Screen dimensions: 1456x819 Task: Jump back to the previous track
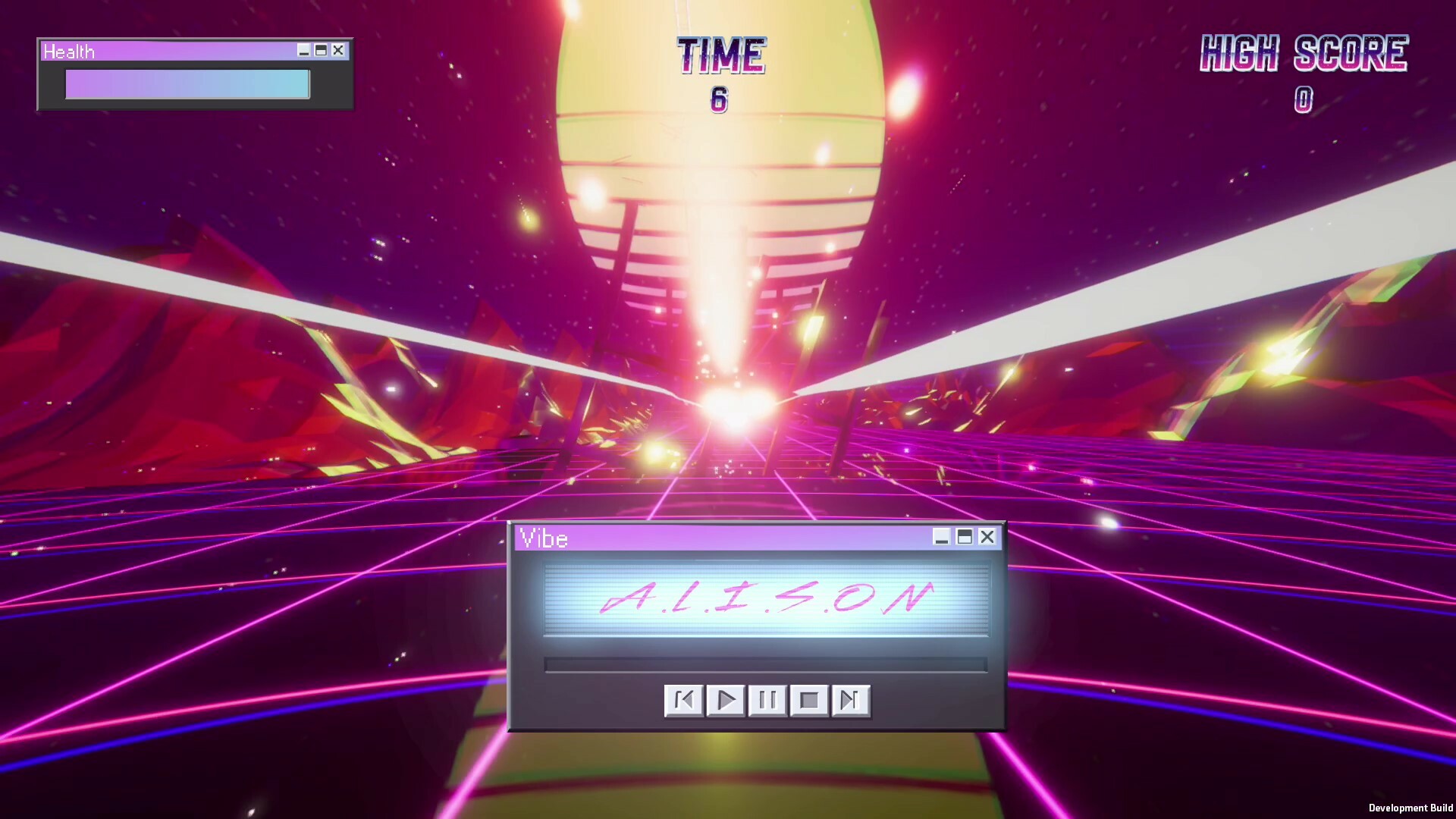click(x=685, y=701)
